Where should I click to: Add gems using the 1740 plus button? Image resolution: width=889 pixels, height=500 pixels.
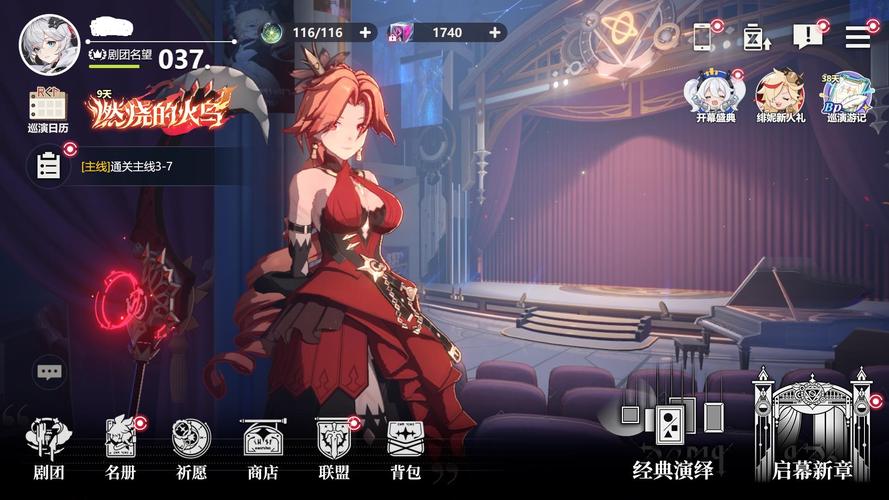click(x=495, y=33)
